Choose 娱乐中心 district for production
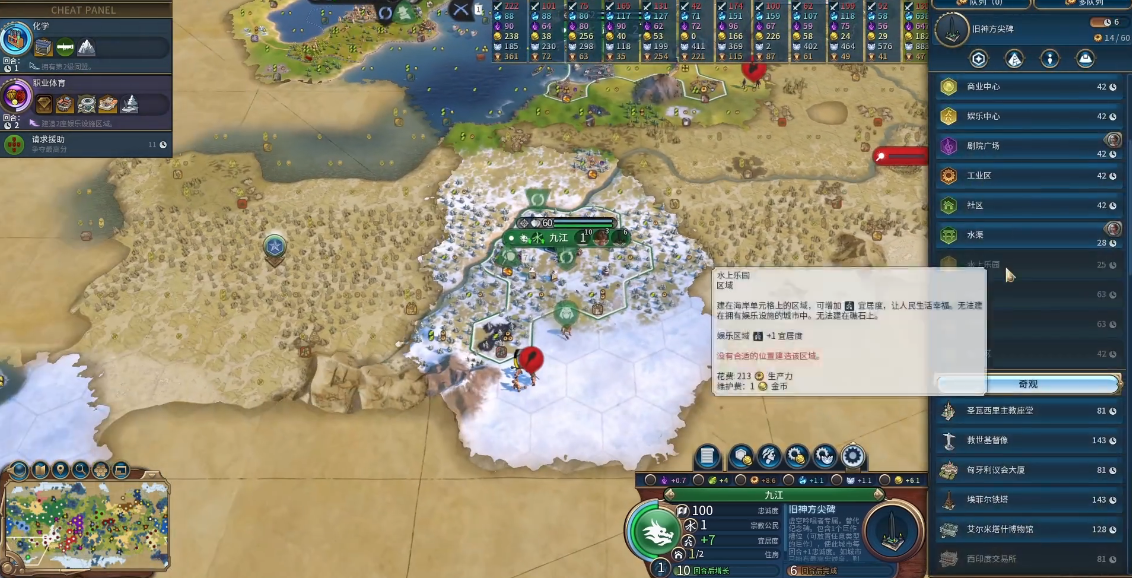Image resolution: width=1132 pixels, height=578 pixels. (1028, 116)
